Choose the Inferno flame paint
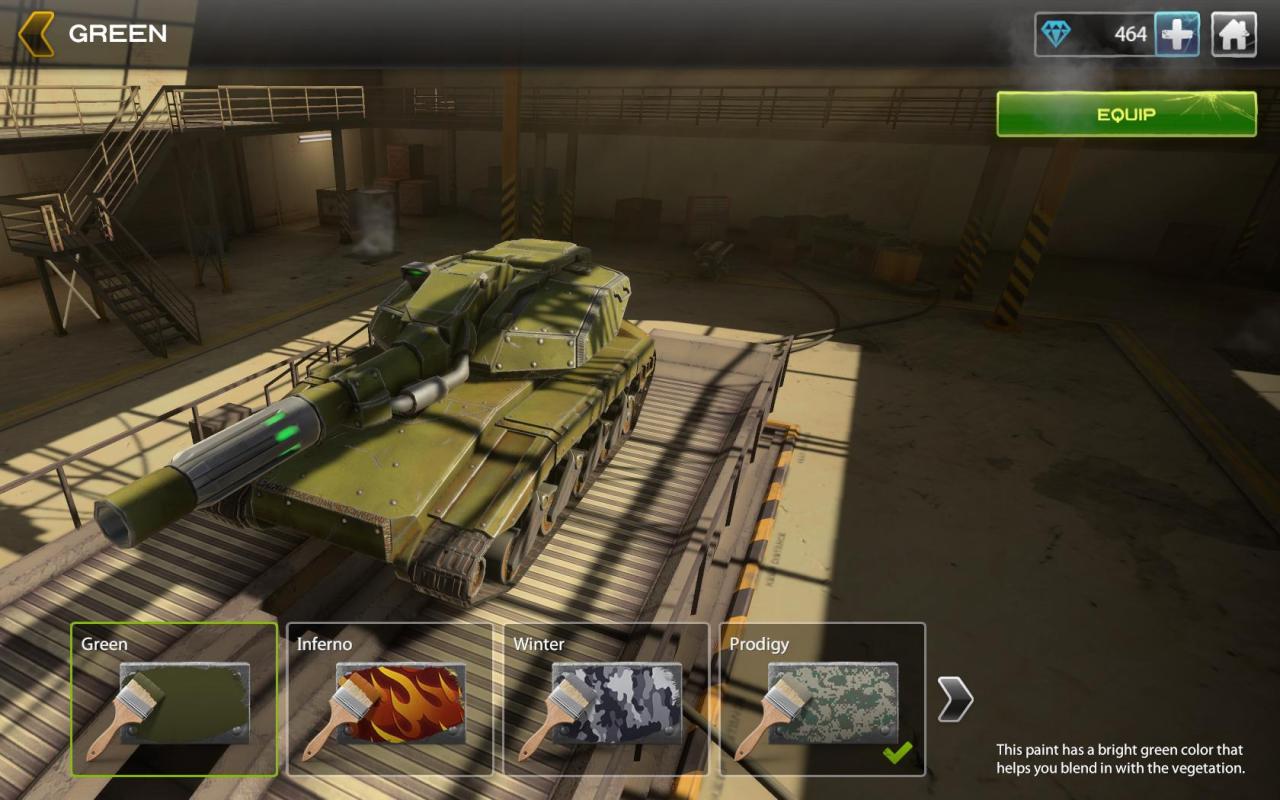 tap(390, 699)
